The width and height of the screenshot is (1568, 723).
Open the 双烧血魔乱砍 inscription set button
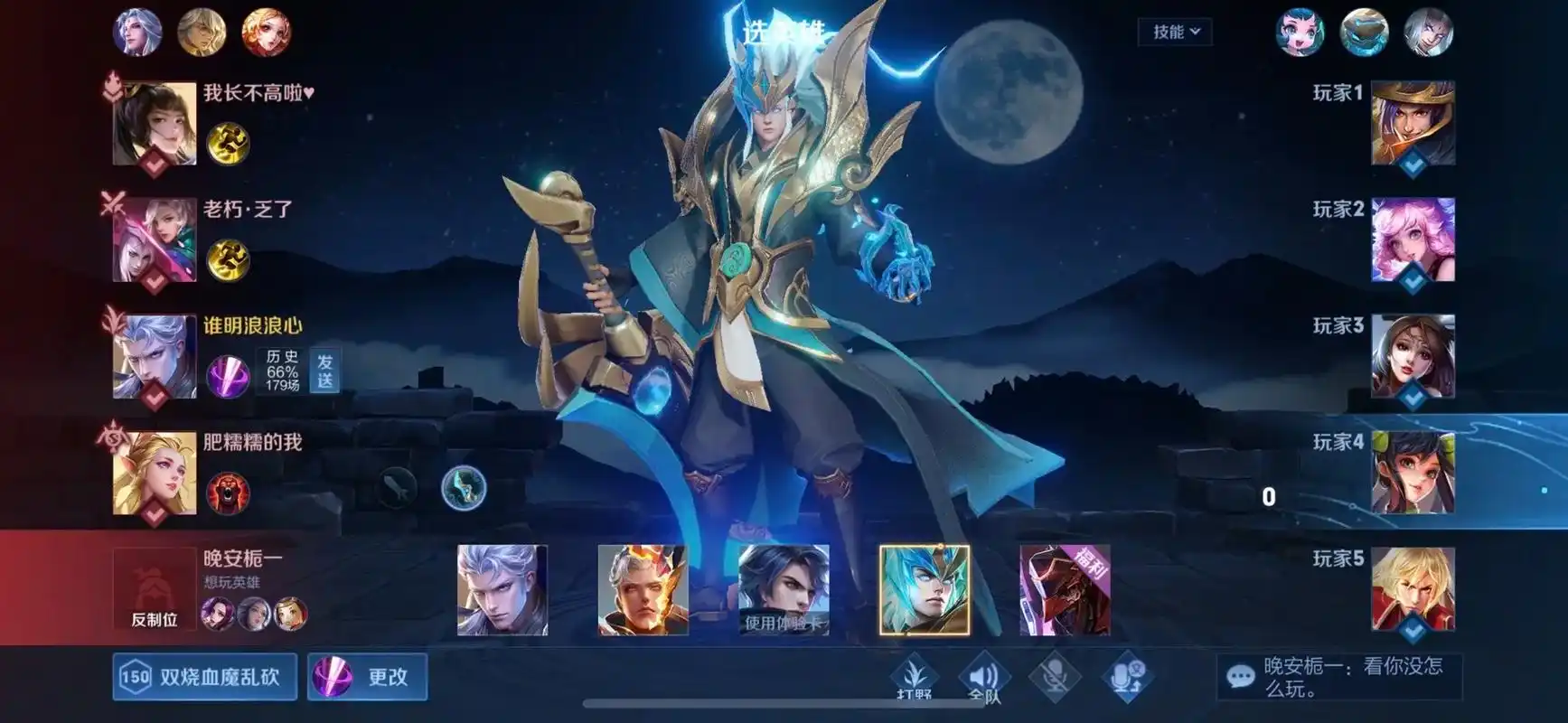(205, 677)
